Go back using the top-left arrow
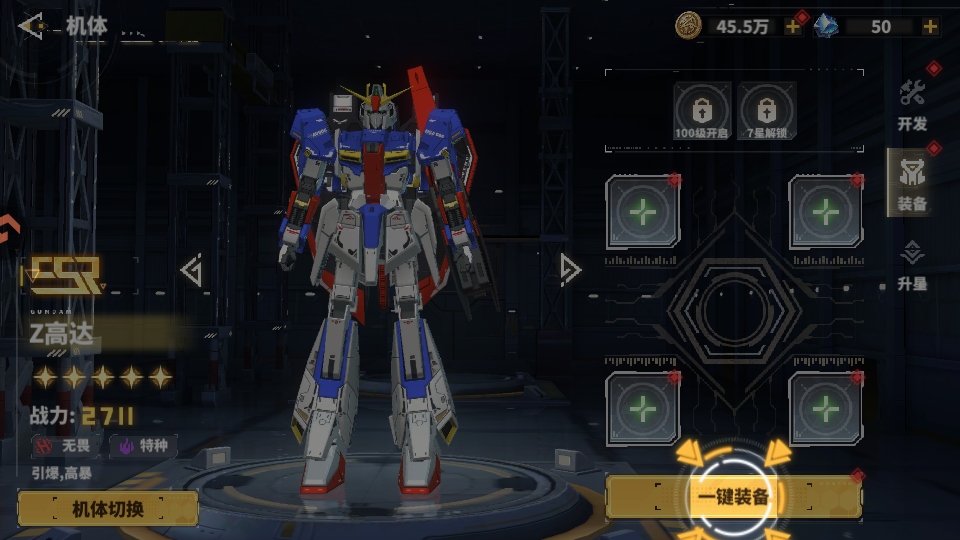The image size is (960, 540). point(31,26)
